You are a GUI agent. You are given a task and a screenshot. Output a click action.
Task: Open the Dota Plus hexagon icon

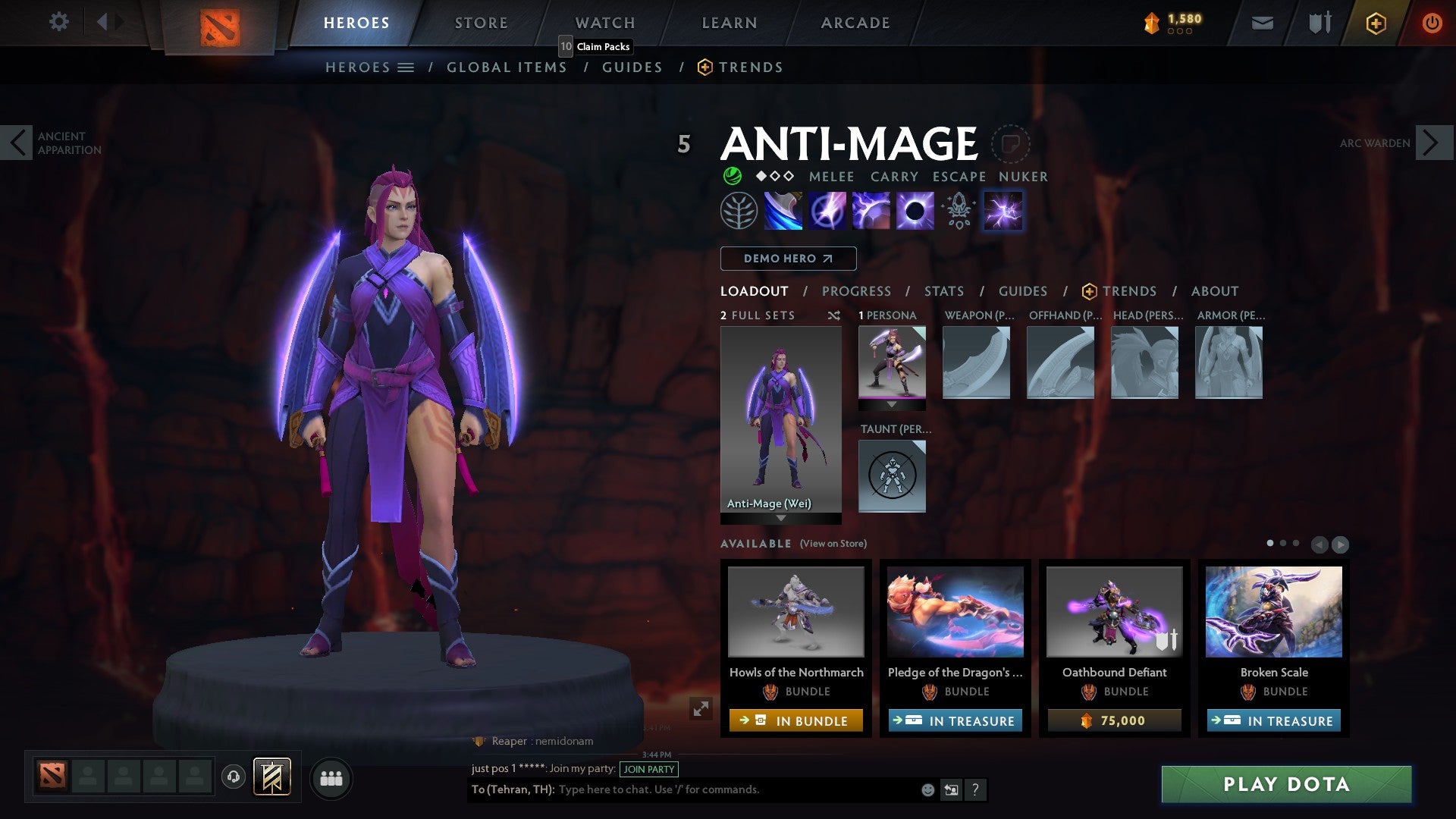pos(1375,23)
